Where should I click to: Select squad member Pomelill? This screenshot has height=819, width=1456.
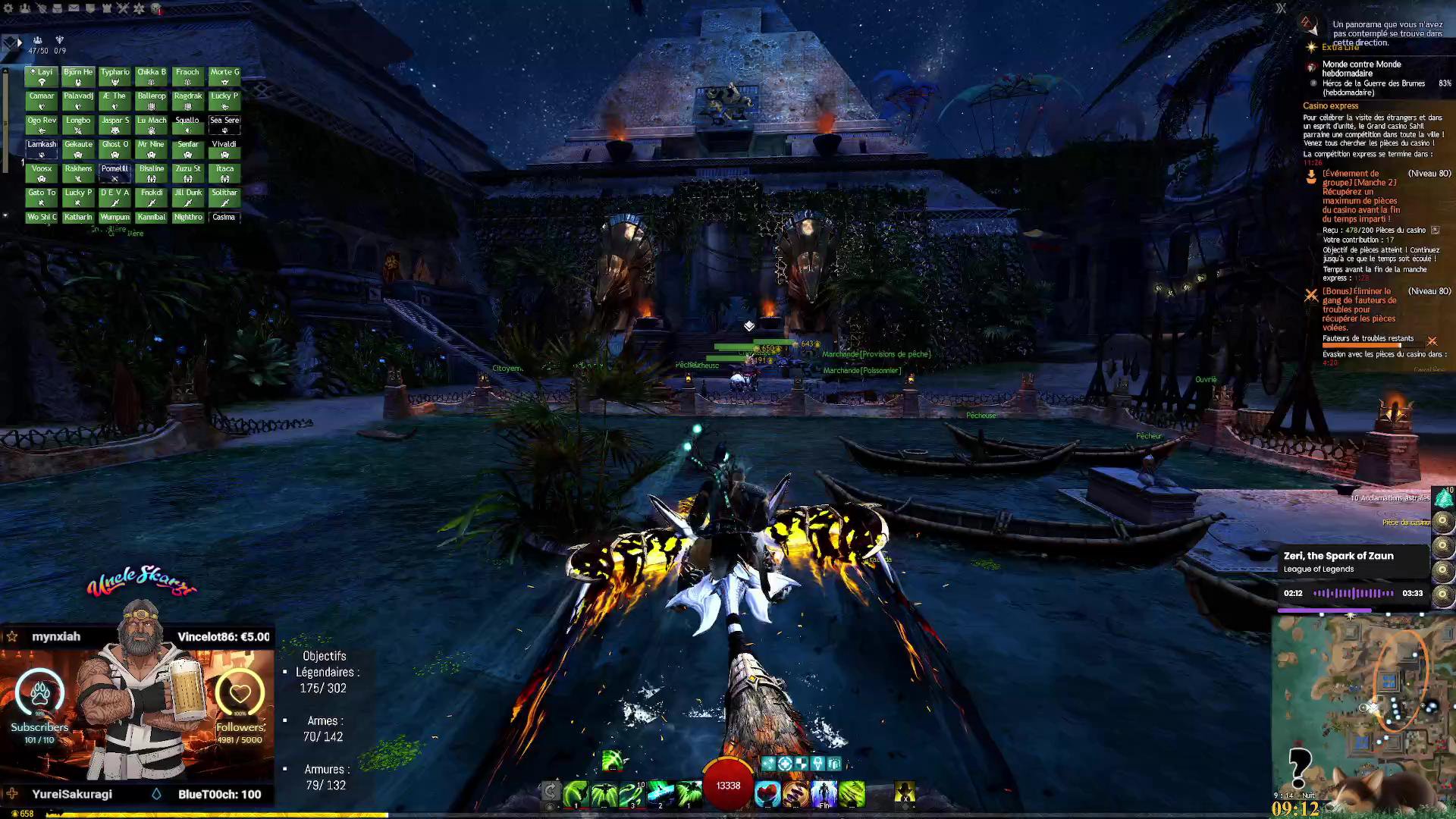click(115, 173)
